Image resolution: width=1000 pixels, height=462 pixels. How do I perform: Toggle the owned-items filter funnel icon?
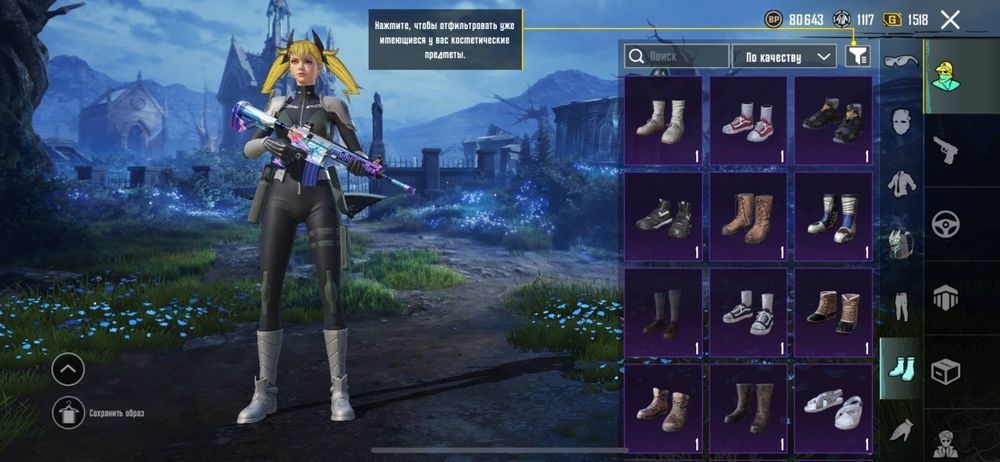(857, 57)
